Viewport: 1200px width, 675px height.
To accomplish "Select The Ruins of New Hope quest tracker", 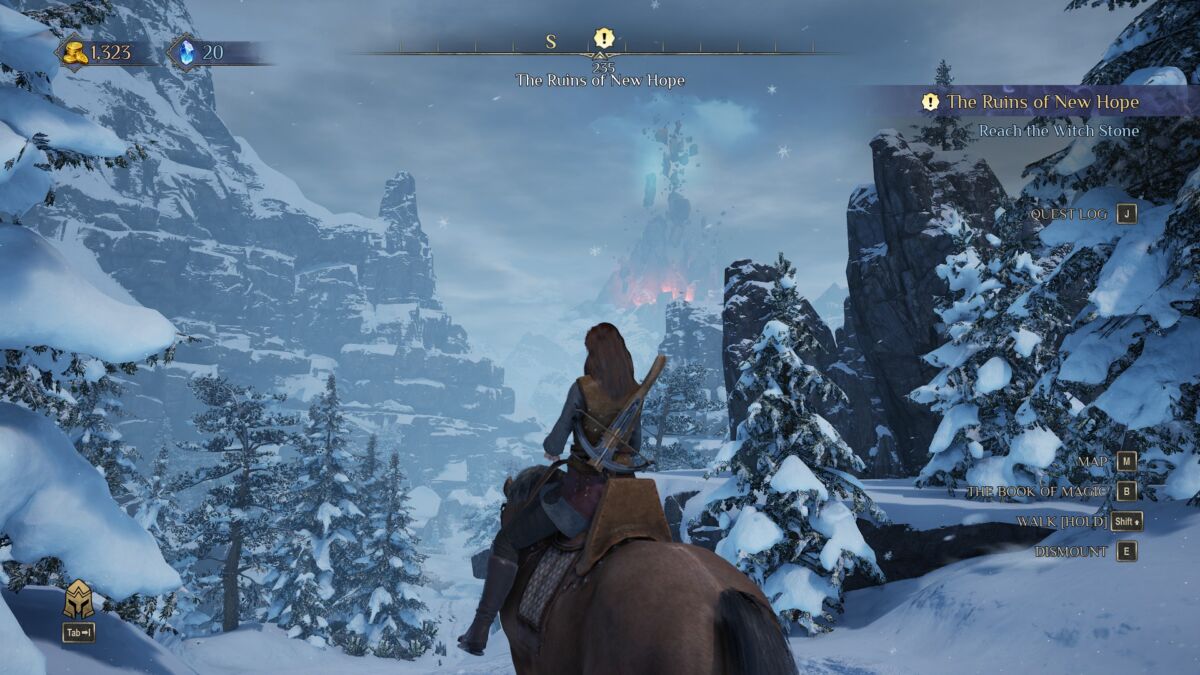I will coord(1042,102).
